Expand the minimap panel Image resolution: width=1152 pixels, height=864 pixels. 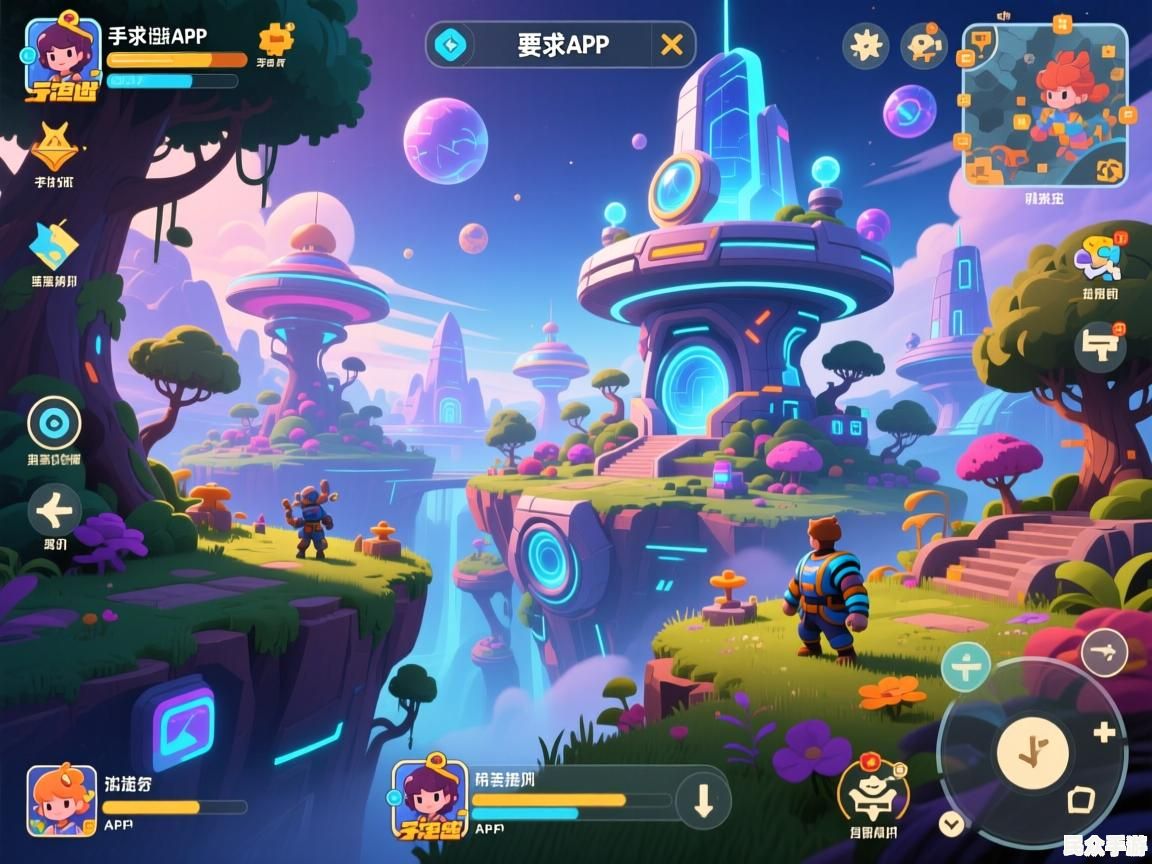click(x=1045, y=105)
